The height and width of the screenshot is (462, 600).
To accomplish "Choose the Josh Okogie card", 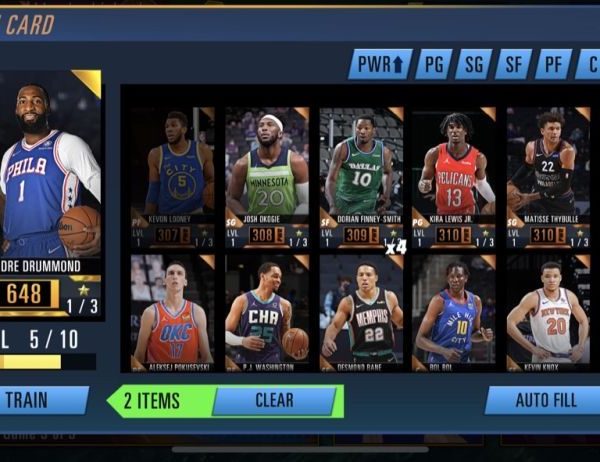I will [x=266, y=175].
